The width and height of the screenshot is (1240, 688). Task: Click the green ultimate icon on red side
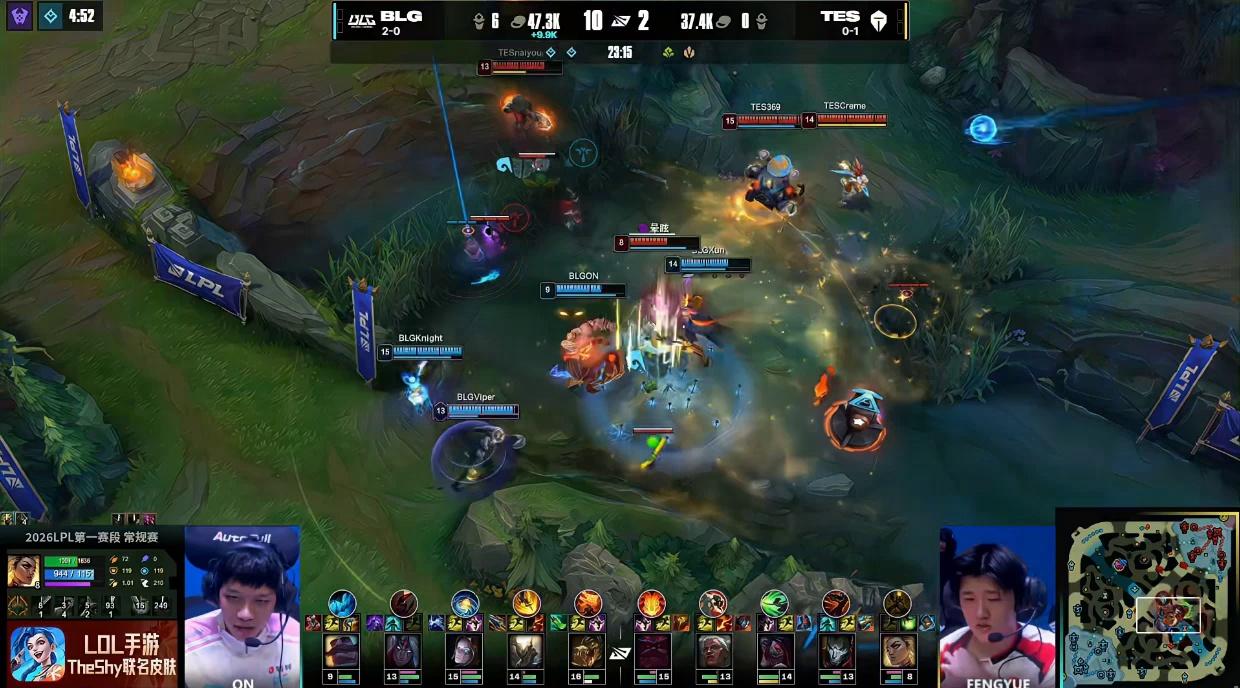[x=774, y=603]
